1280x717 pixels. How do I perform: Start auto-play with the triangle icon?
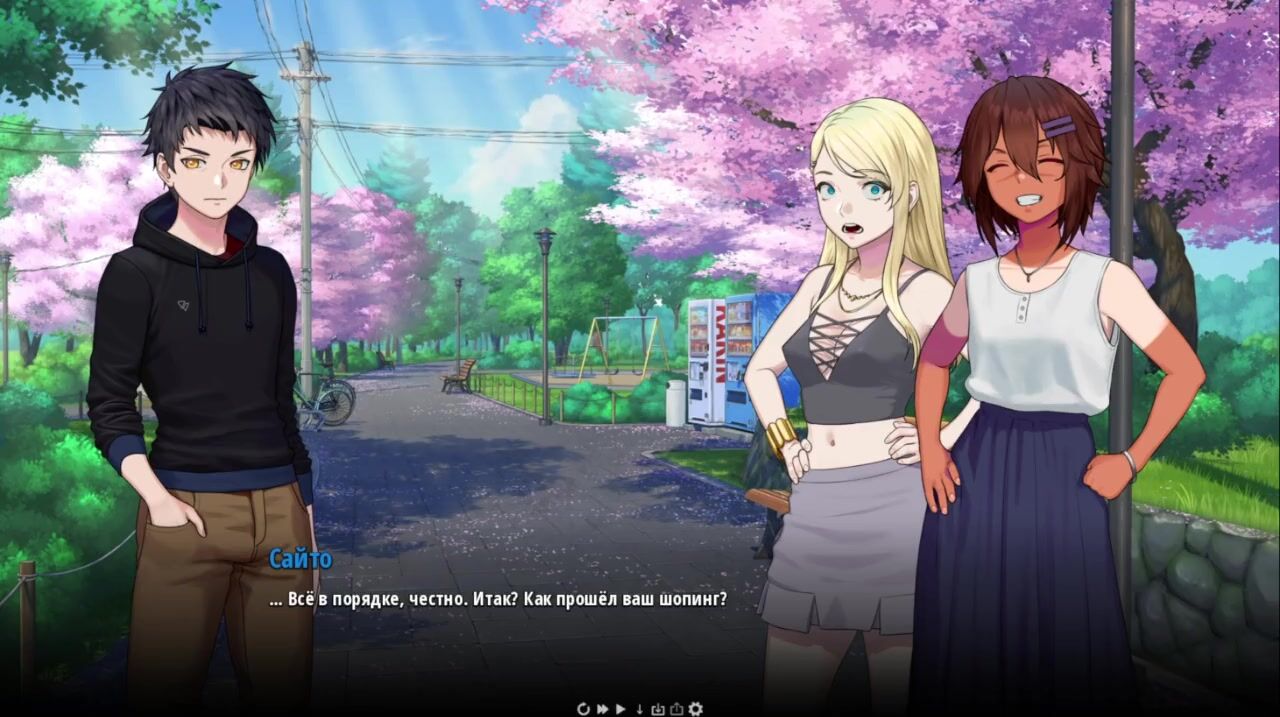[620, 709]
